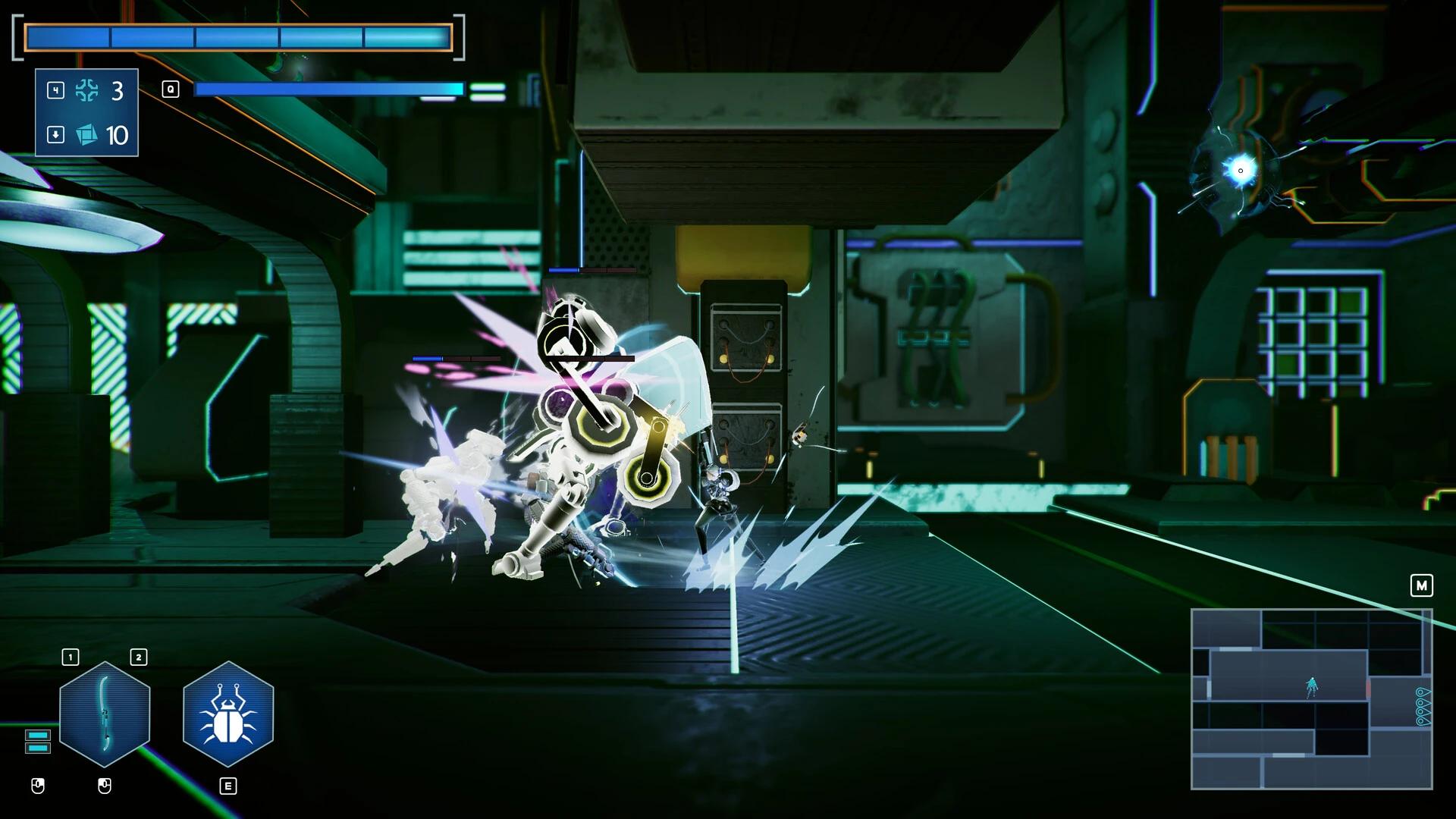Select the cube consumable icon showing 10
This screenshot has height=819, width=1456.
pos(89,136)
